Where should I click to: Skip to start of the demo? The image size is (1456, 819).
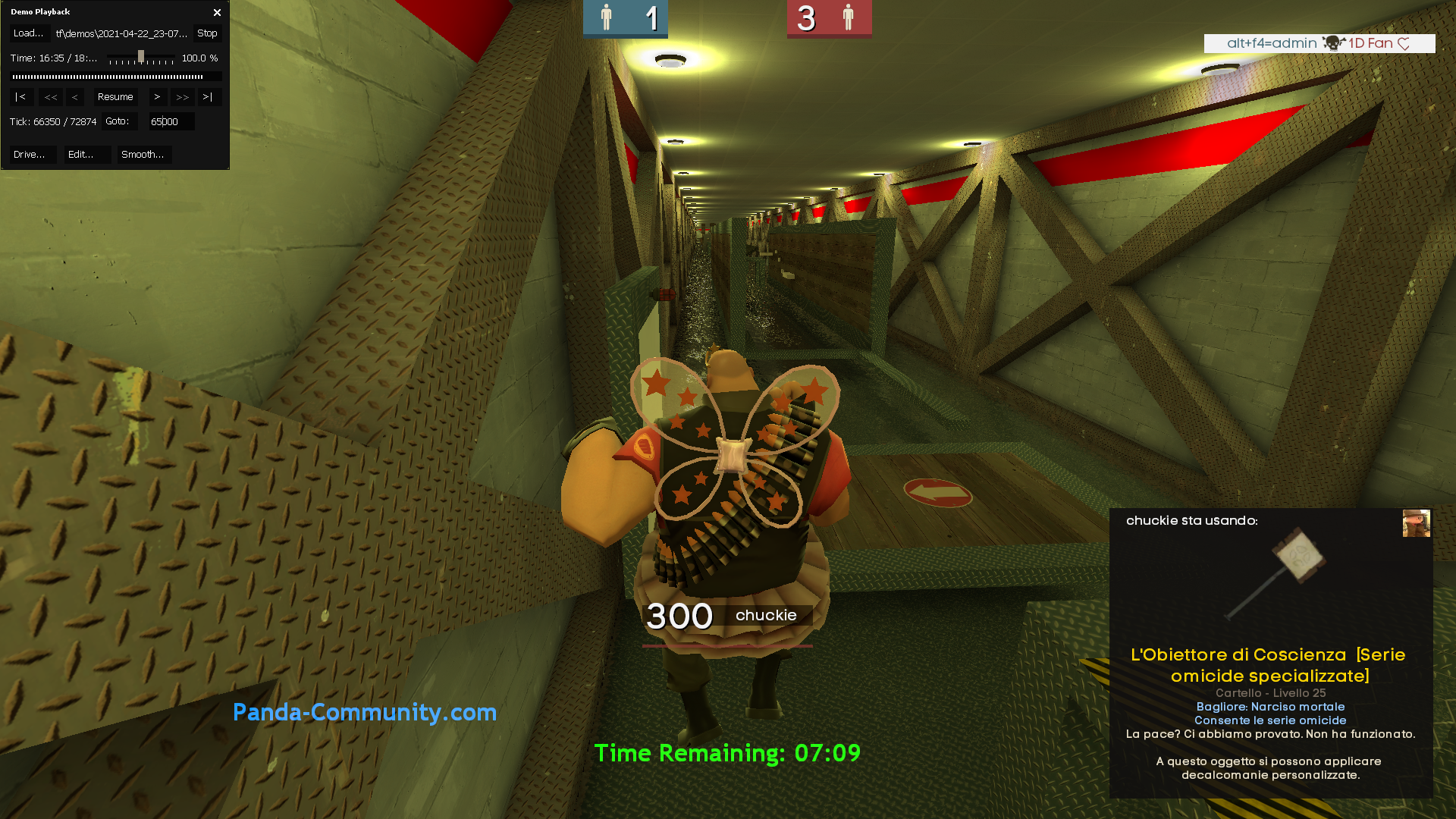coord(21,96)
